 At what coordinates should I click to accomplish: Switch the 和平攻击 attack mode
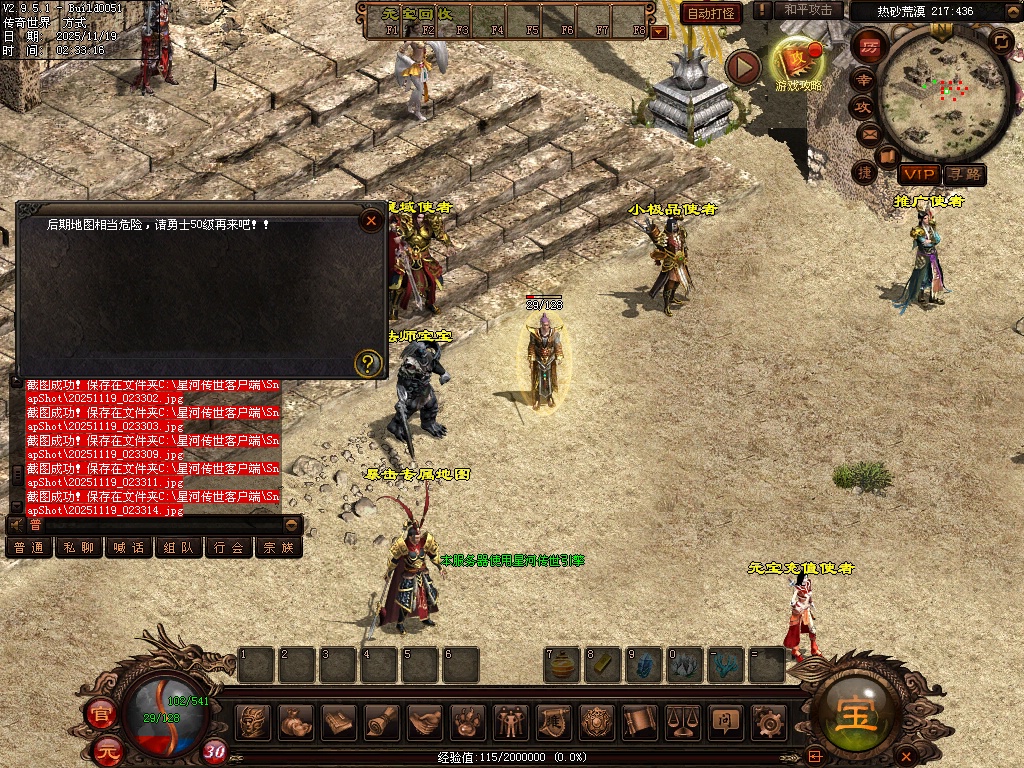[808, 10]
